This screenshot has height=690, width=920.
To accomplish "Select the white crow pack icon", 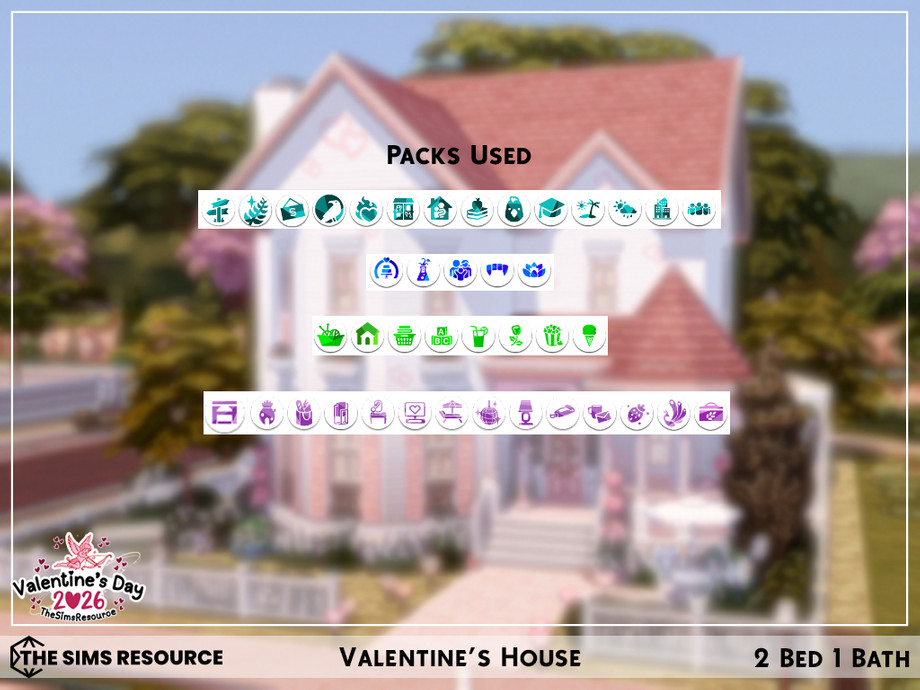I will coord(329,210).
